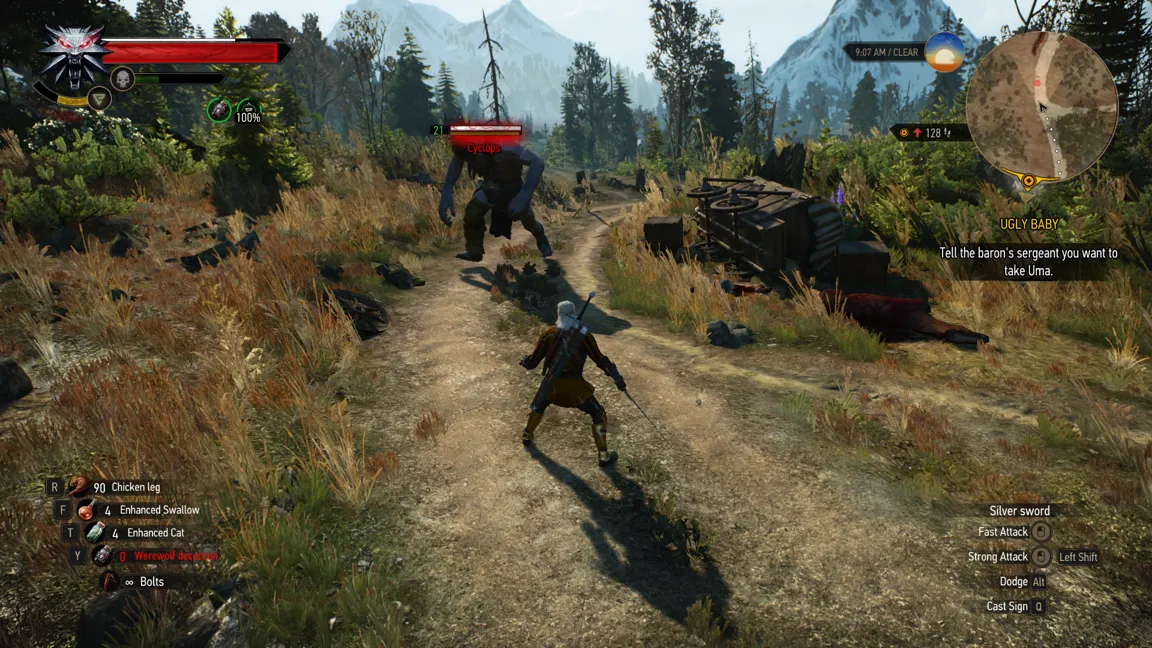Choose the Enhanced Cat potion slot
Viewport: 1152px width, 648px height.
pos(95,533)
